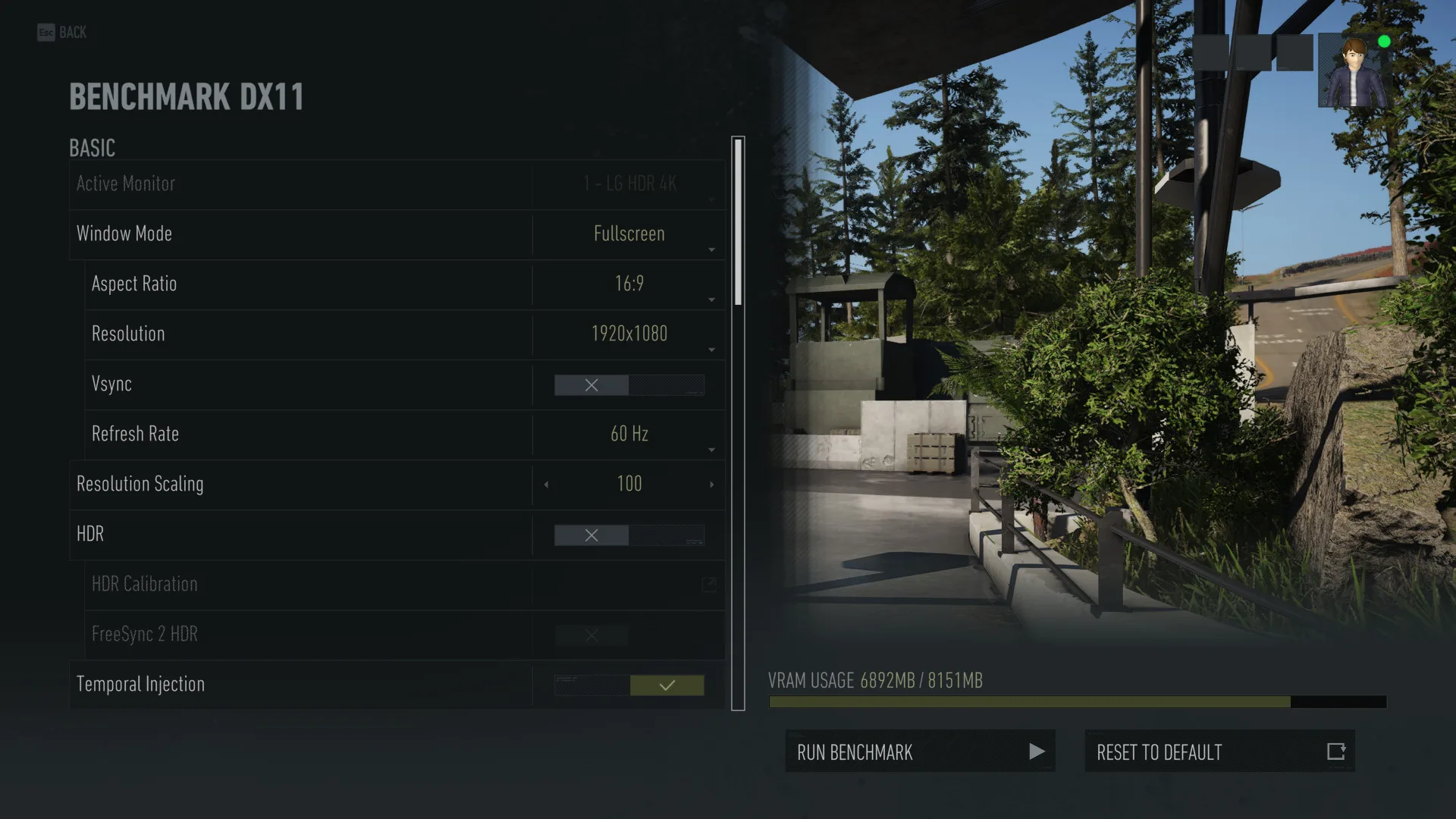Go back with the Back button
1456x819 pixels.
click(62, 33)
